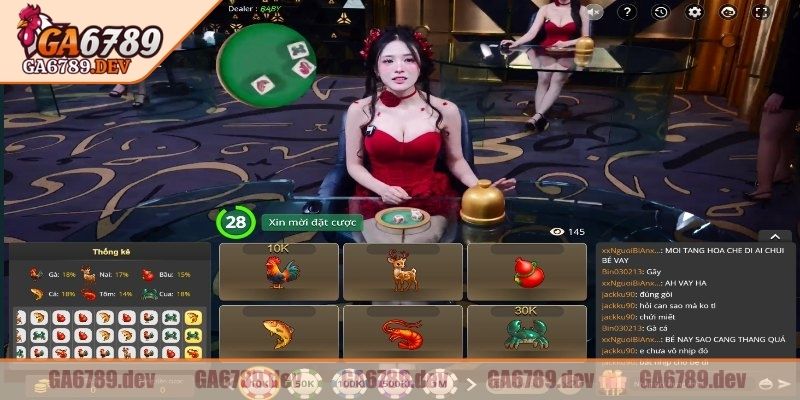The image size is (800, 400).
Task: Open help via the question mark icon
Action: [x=629, y=12]
